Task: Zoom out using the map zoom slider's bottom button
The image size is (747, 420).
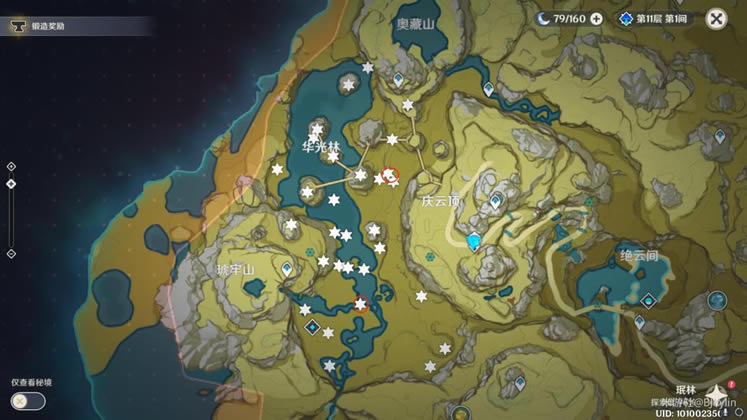Action: (11, 253)
